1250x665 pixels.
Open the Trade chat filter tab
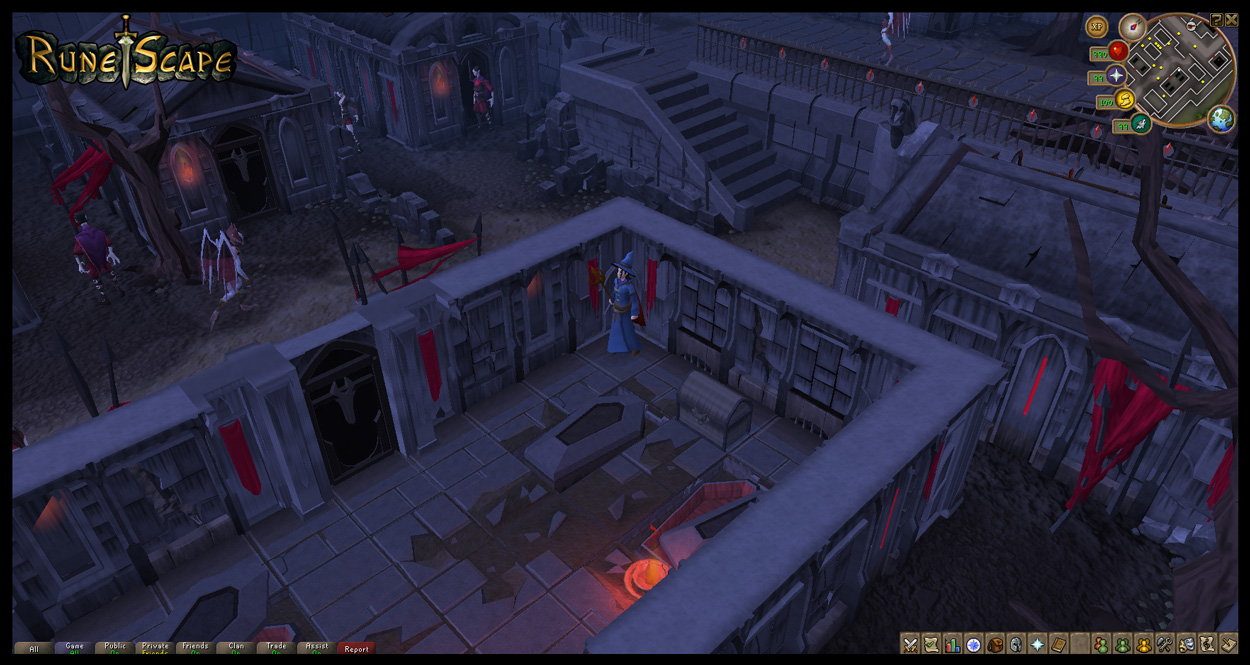coord(277,648)
